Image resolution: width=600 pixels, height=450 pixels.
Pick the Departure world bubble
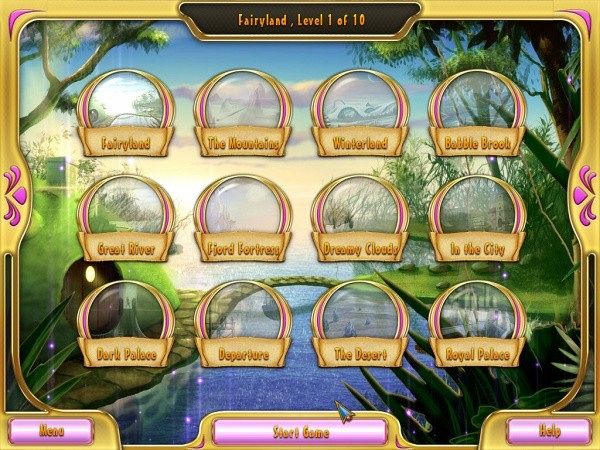pos(242,322)
